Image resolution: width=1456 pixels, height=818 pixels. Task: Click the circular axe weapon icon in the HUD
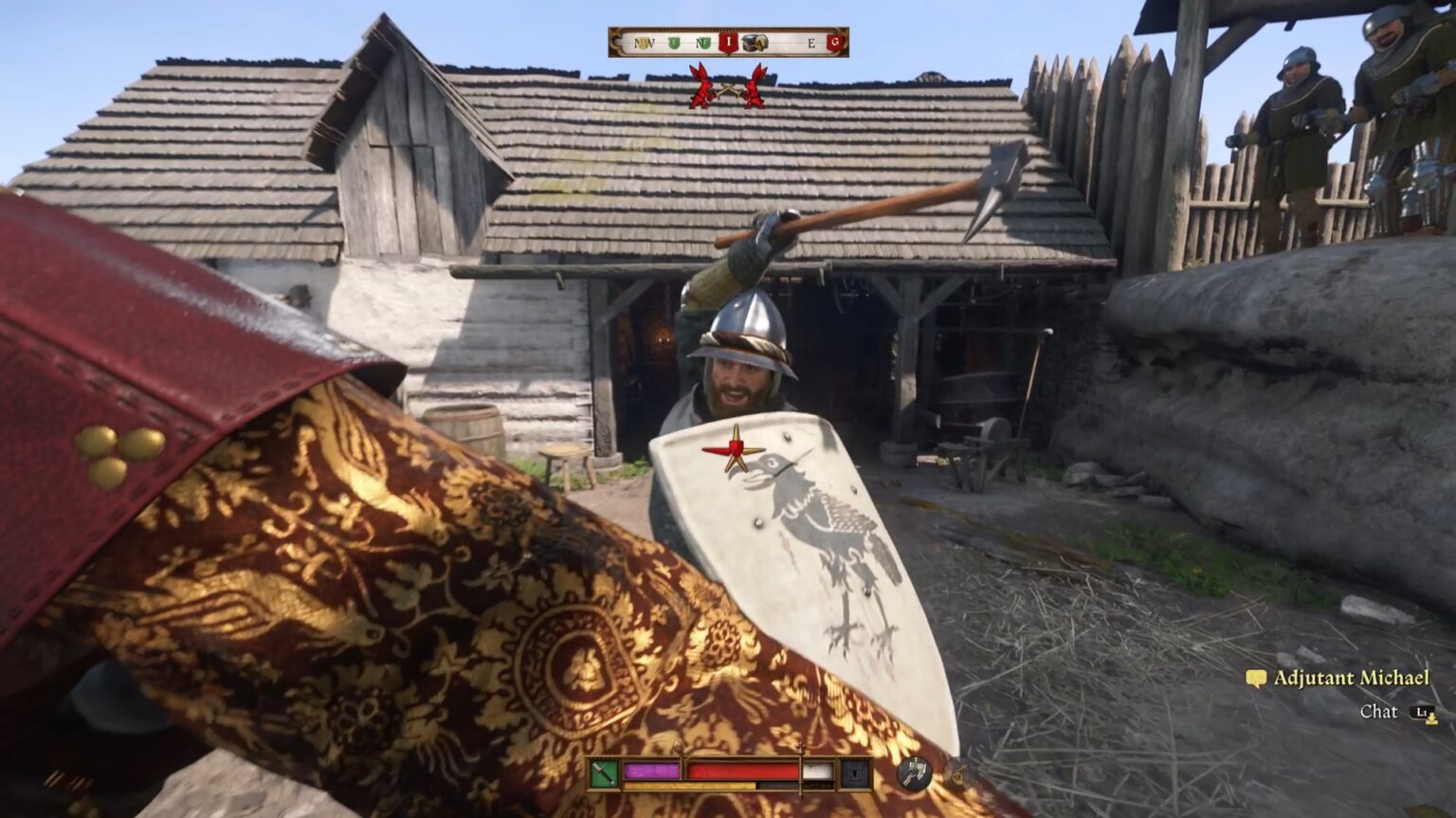pos(915,773)
